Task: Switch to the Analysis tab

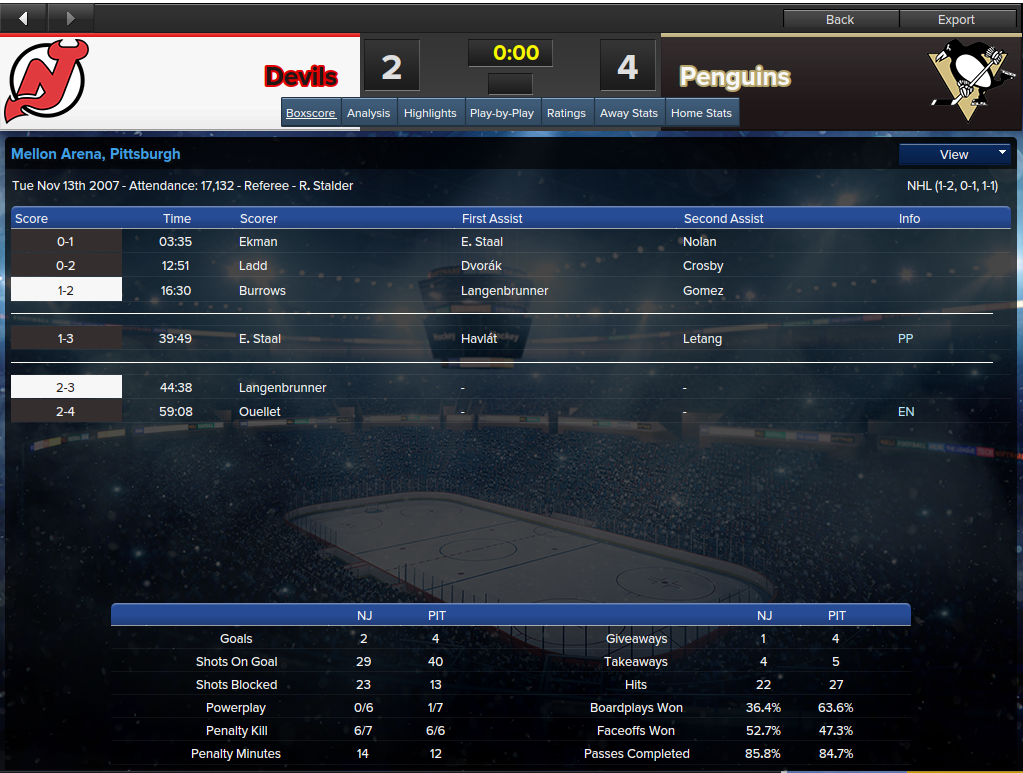Action: coord(368,113)
